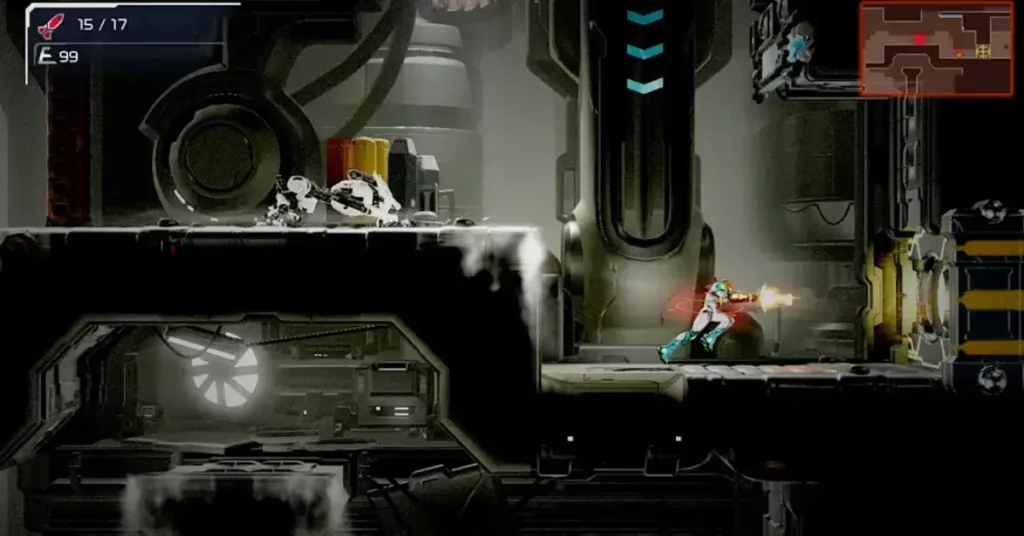
Task: Select the red missile weapon icon
Action: pyautogui.click(x=51, y=25)
